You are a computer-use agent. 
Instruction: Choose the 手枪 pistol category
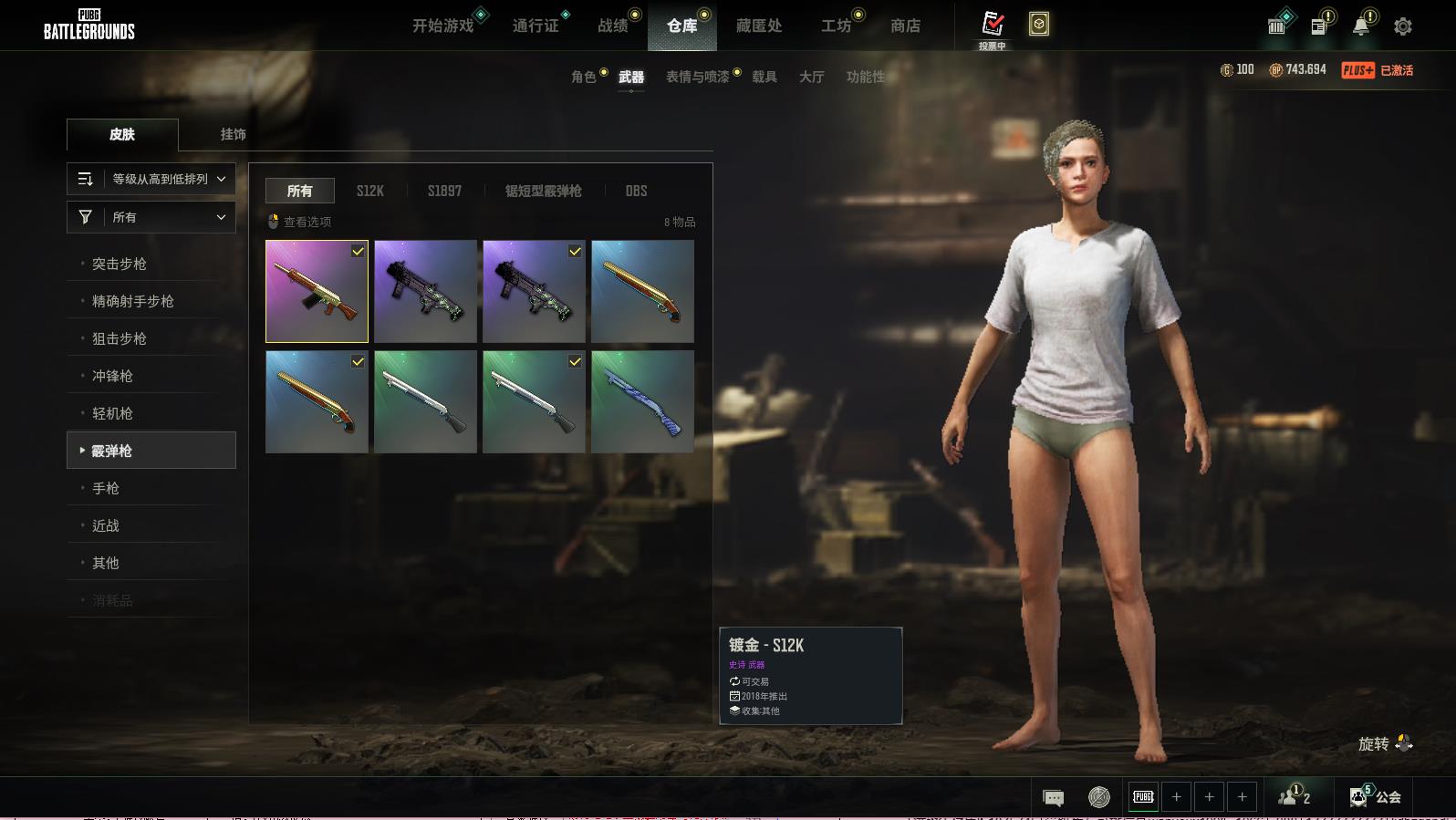coord(106,488)
